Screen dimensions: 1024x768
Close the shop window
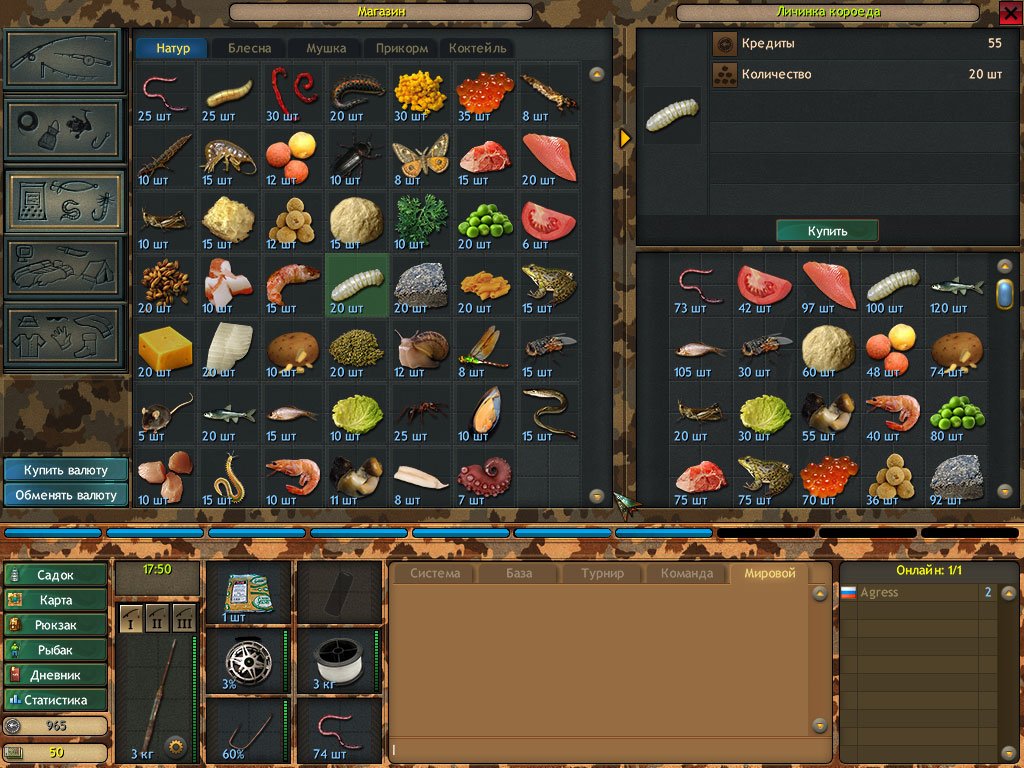click(x=1010, y=12)
